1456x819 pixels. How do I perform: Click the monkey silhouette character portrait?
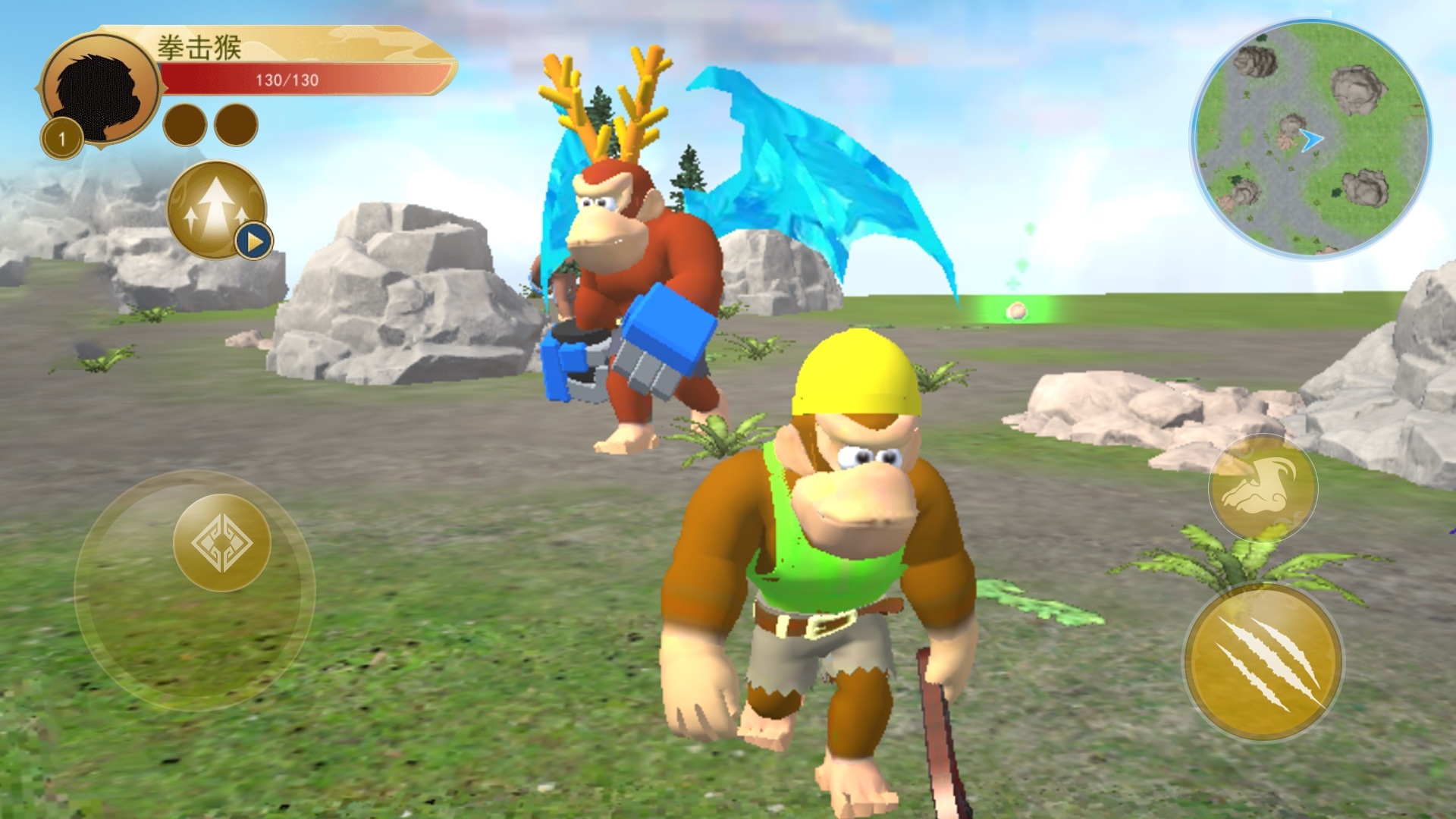point(99,89)
